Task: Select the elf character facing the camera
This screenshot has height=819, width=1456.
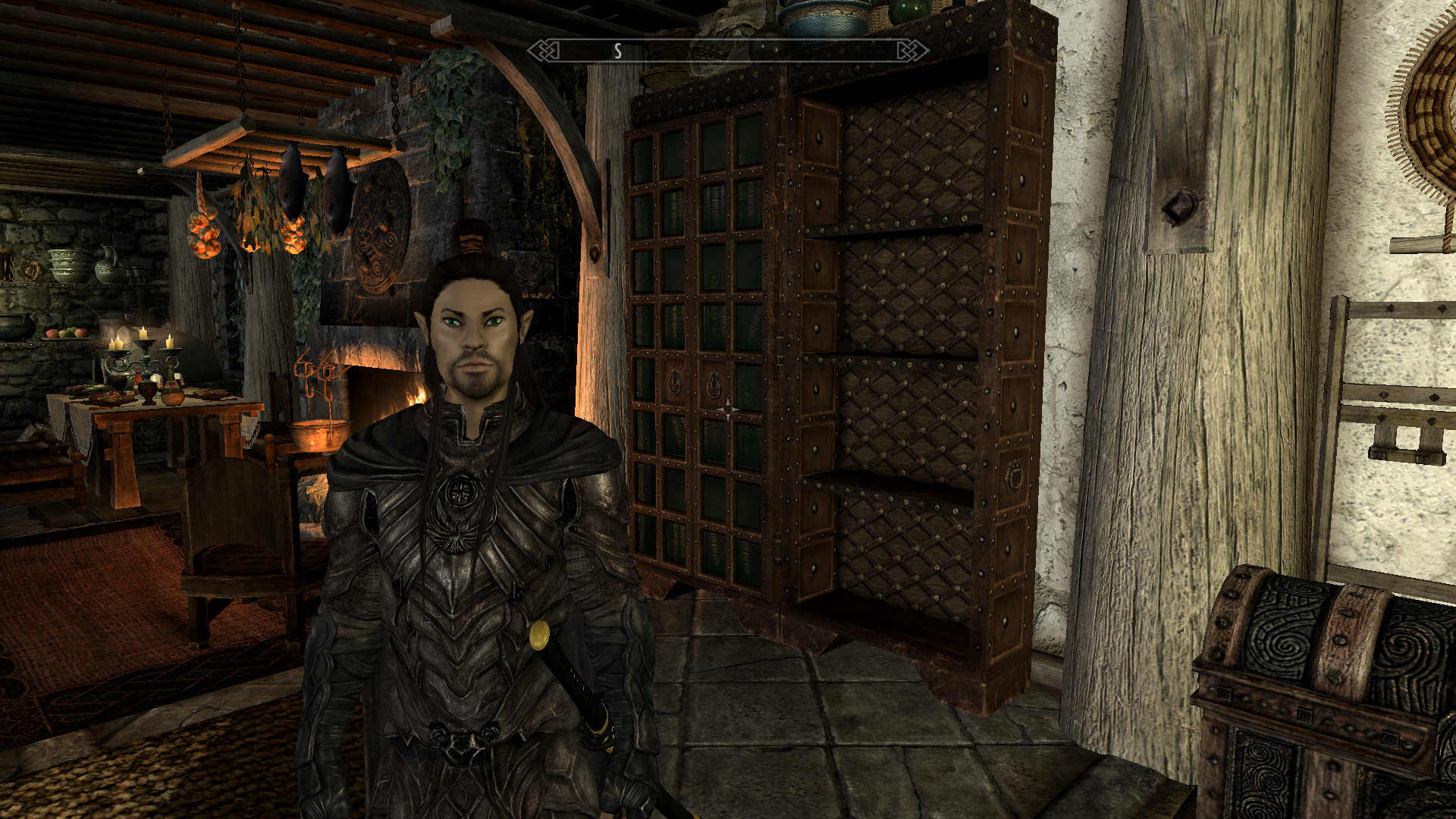Action: 470,334
